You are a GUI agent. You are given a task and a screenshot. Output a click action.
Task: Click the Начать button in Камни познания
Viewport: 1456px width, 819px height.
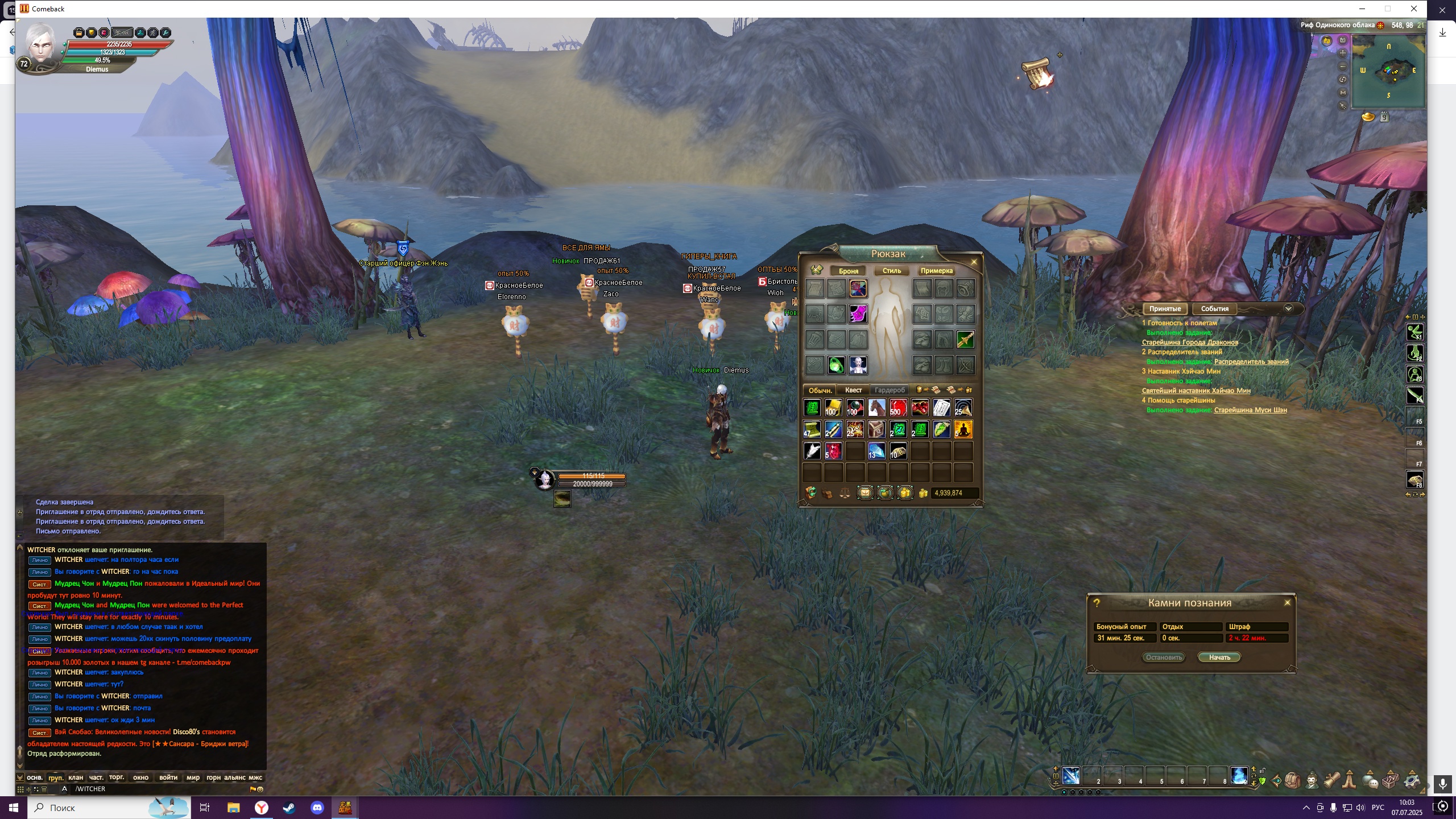tap(1219, 657)
